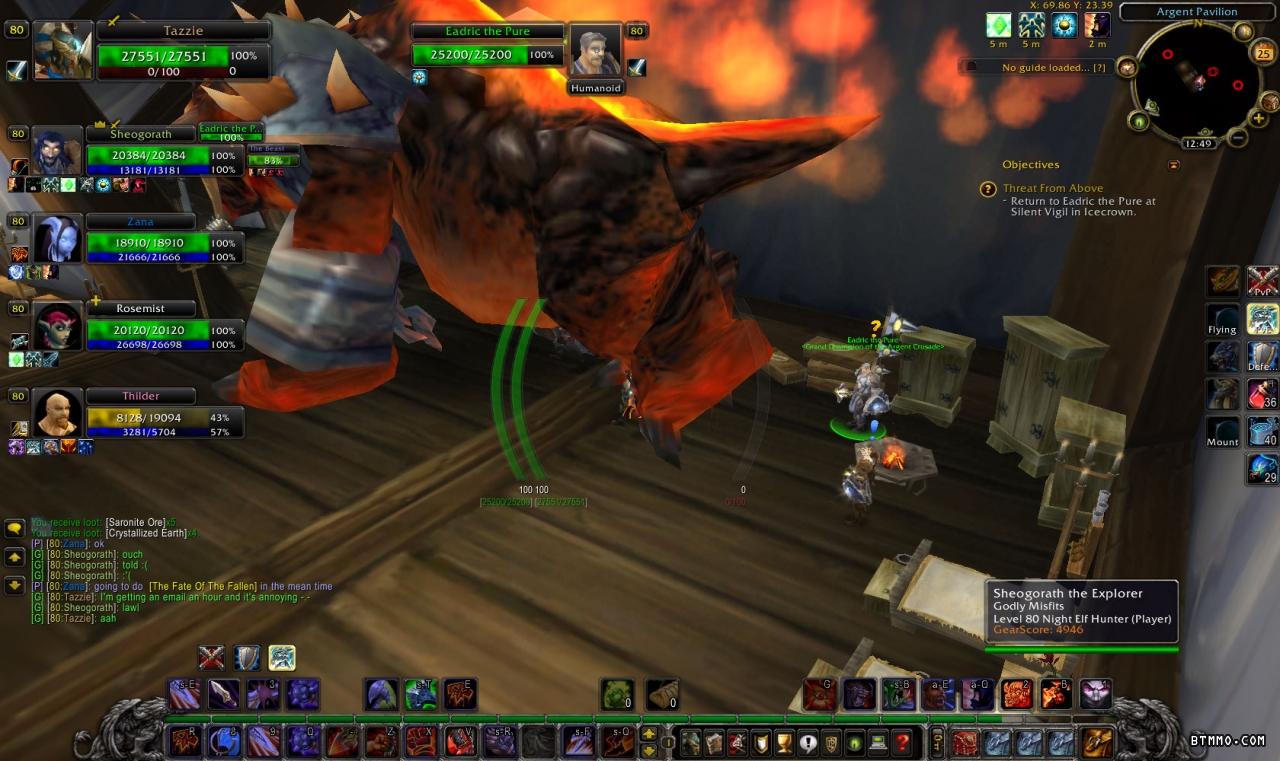Activate the PvP crossed-weapons icon in side bar
Viewport: 1280px width, 761px height.
point(1262,281)
